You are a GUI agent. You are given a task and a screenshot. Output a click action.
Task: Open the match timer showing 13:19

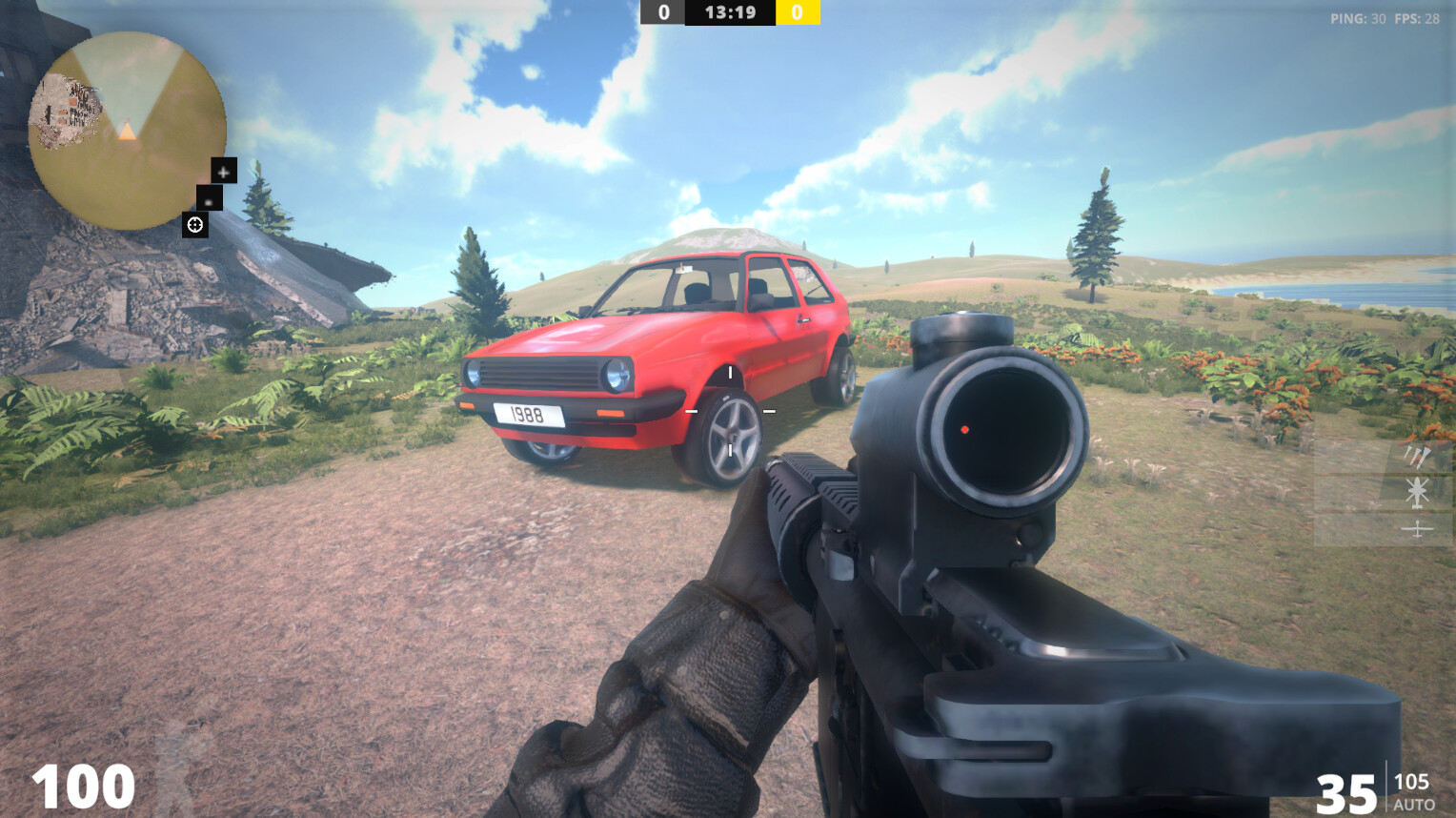pyautogui.click(x=730, y=12)
